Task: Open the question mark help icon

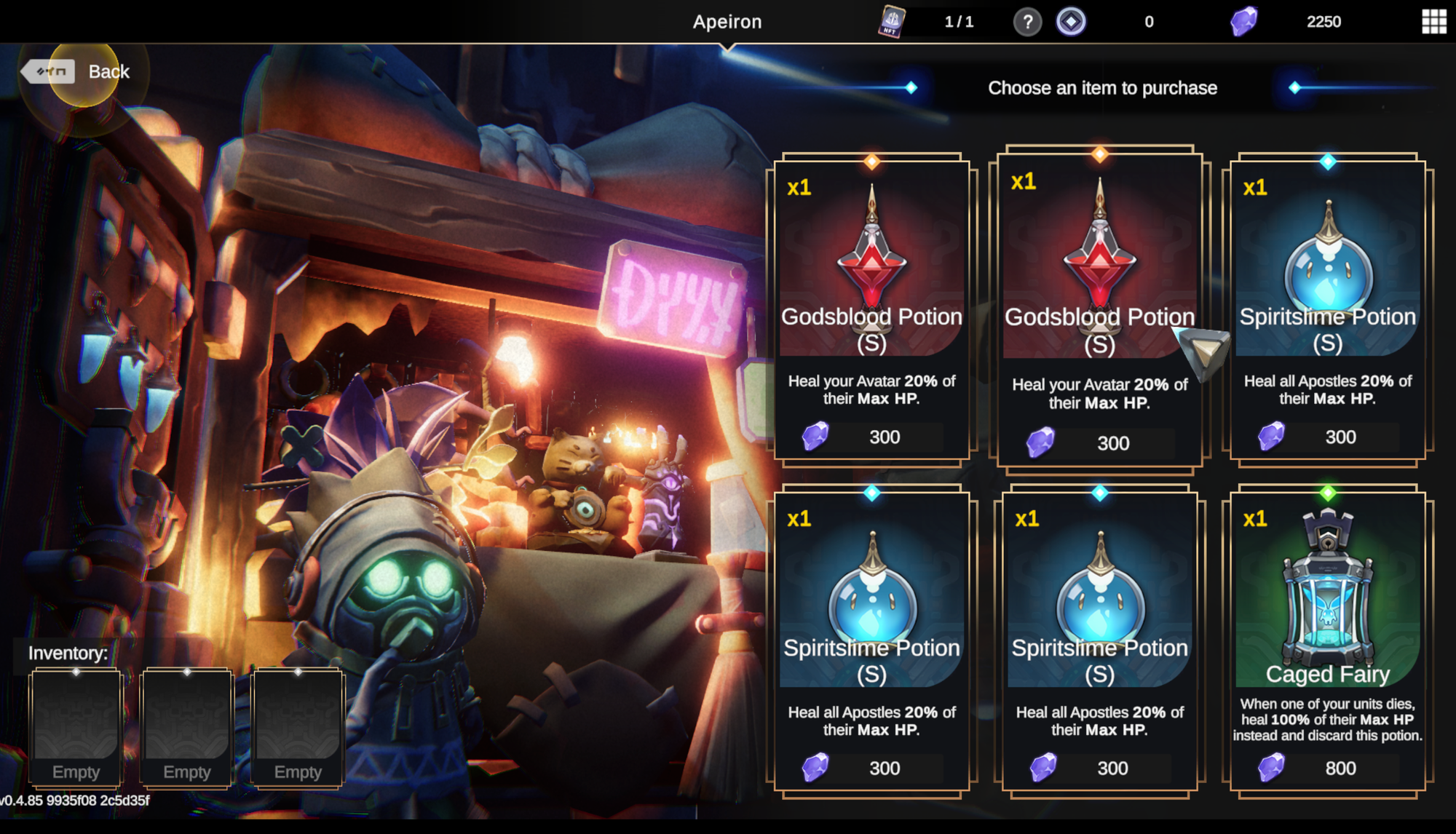Action: (x=1027, y=22)
